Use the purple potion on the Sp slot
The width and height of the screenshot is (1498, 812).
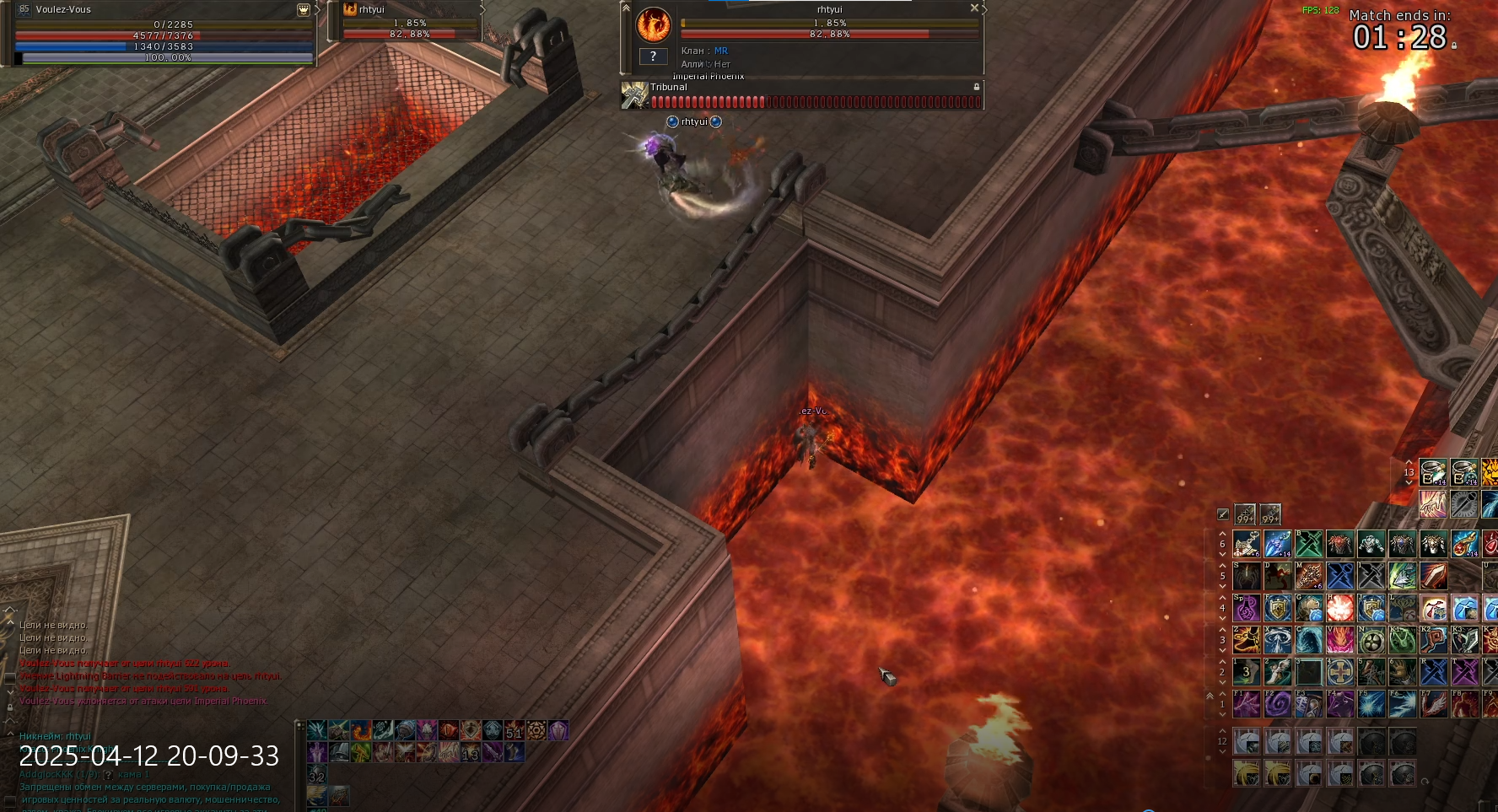pos(1247,608)
